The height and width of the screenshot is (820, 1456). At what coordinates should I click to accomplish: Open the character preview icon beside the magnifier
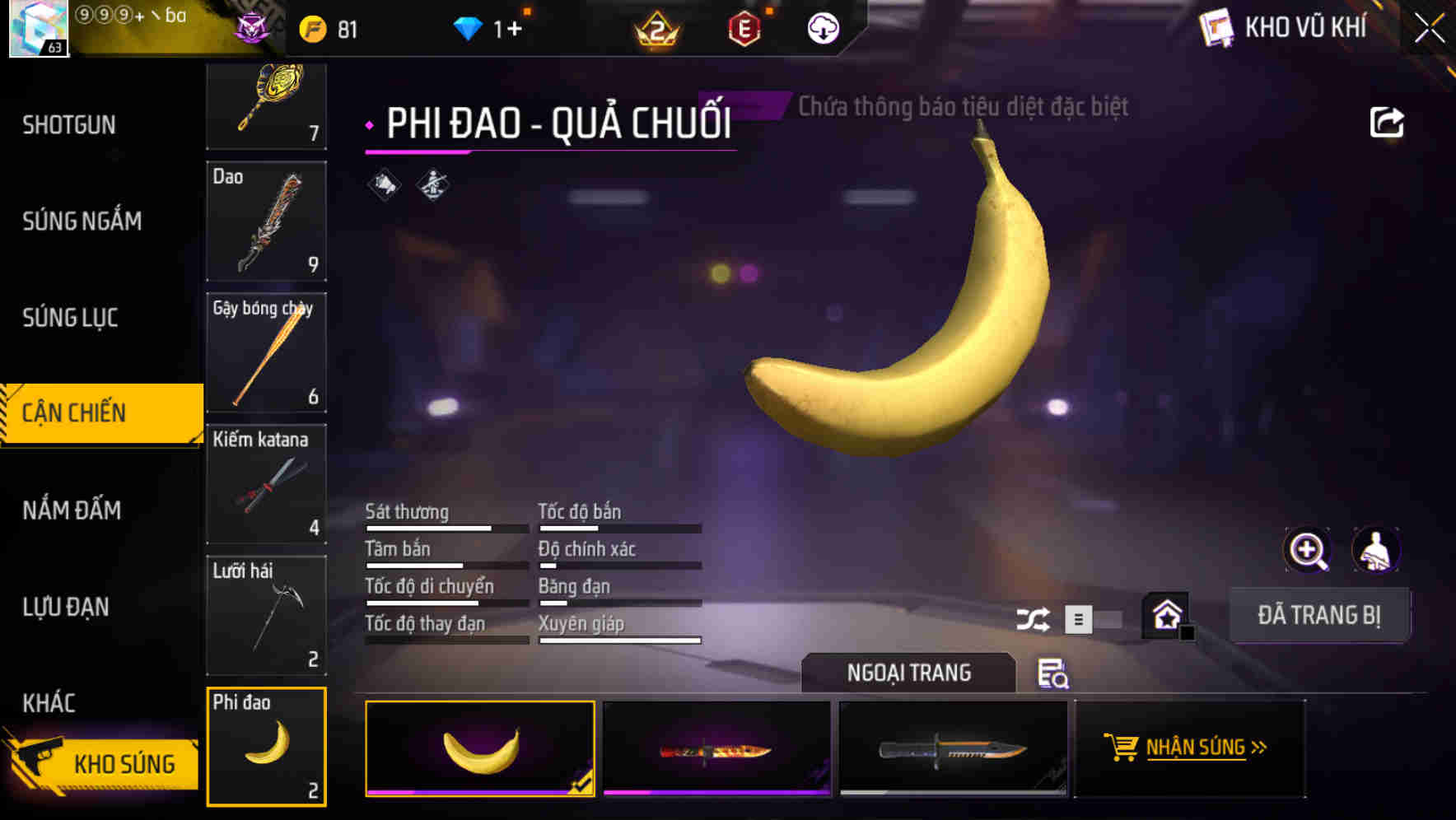coord(1376,549)
